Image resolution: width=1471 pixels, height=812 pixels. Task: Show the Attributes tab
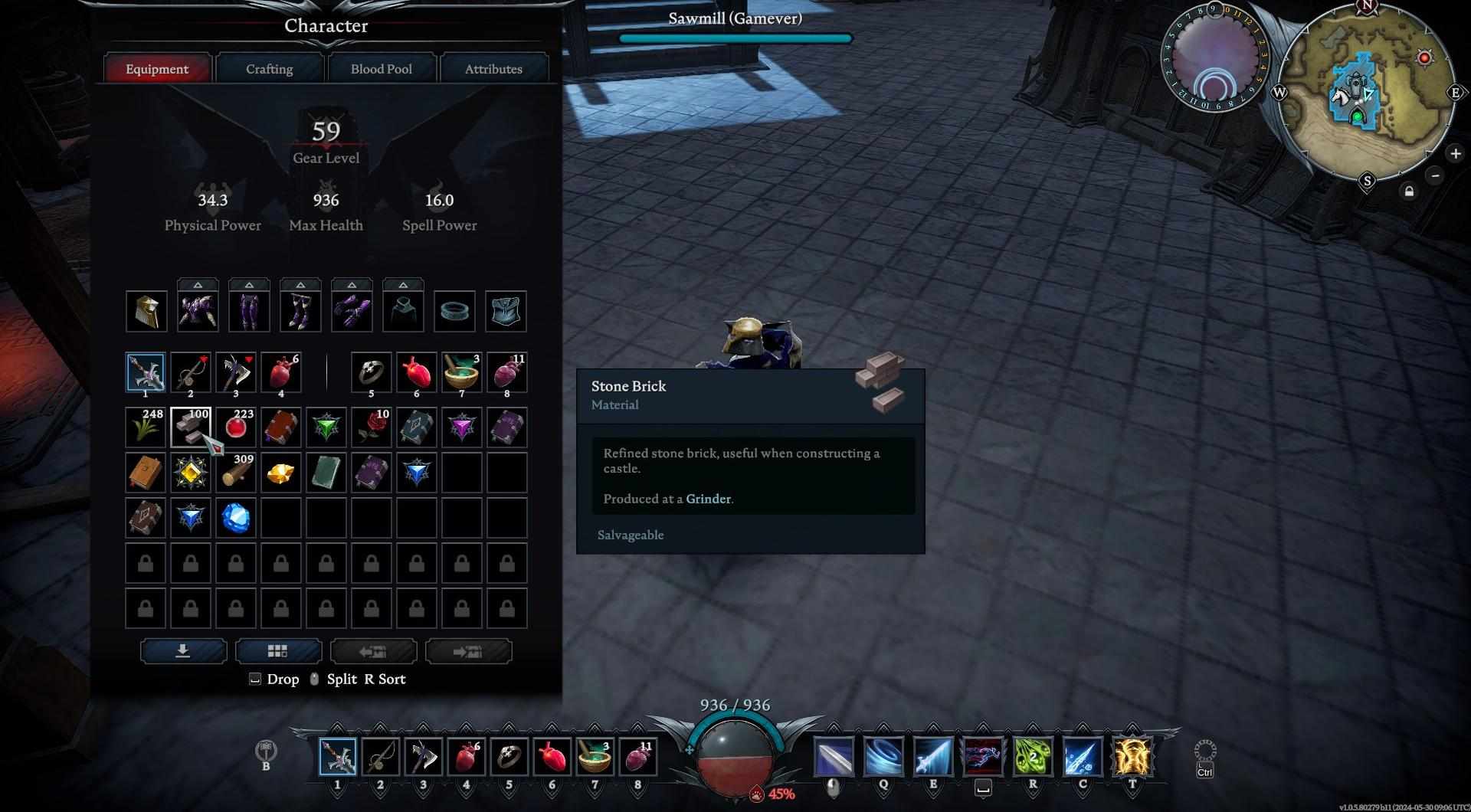click(x=493, y=69)
